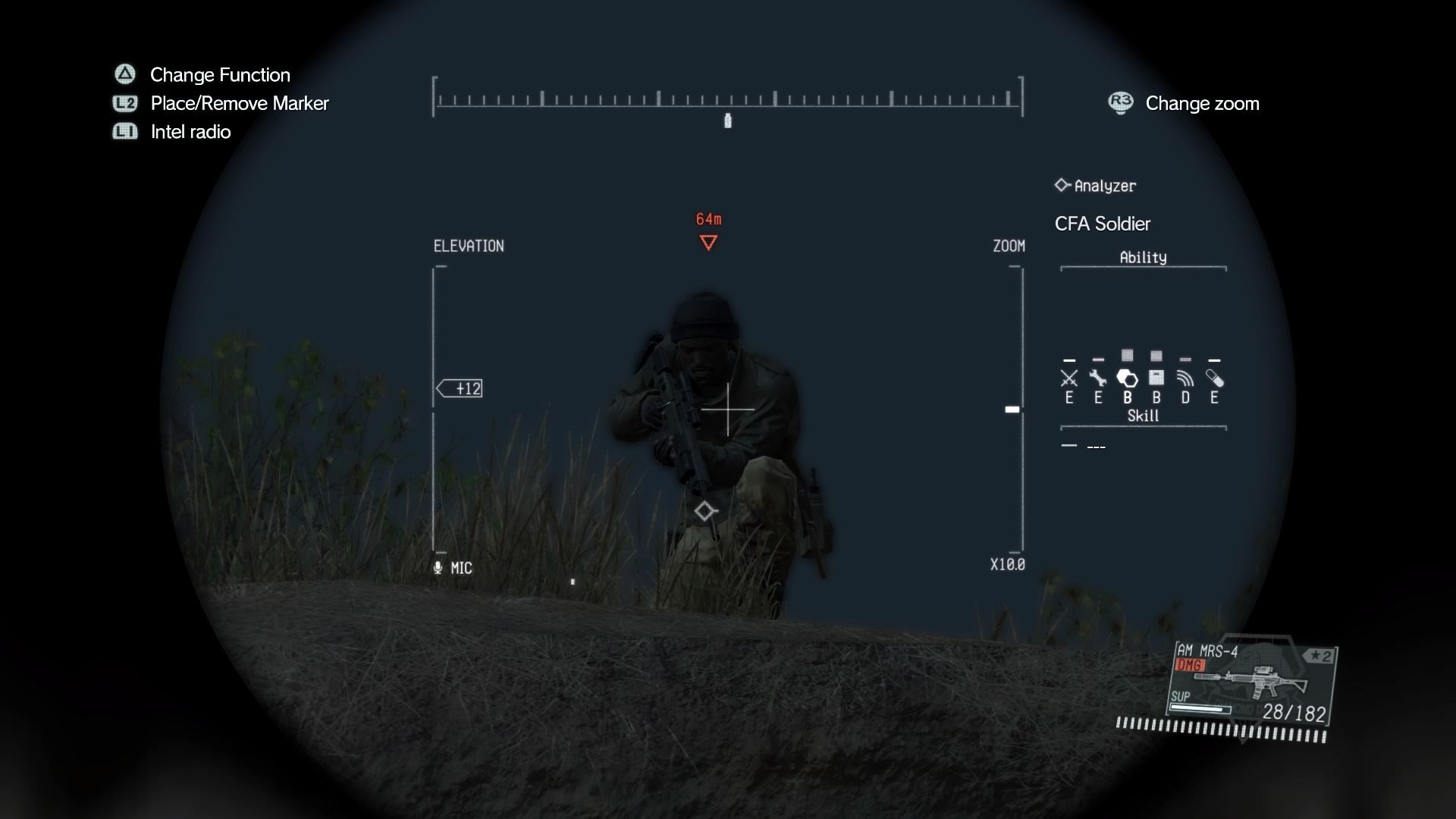Viewport: 1456px width, 819px height.
Task: Click the radio-wave Intel skill icon
Action: tap(1185, 378)
